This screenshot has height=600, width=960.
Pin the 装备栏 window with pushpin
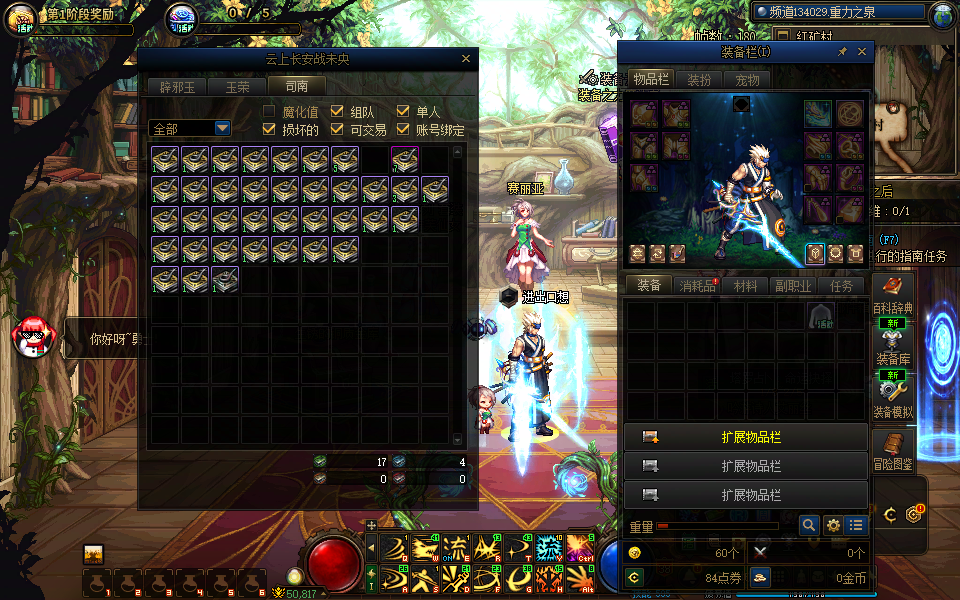coord(842,52)
